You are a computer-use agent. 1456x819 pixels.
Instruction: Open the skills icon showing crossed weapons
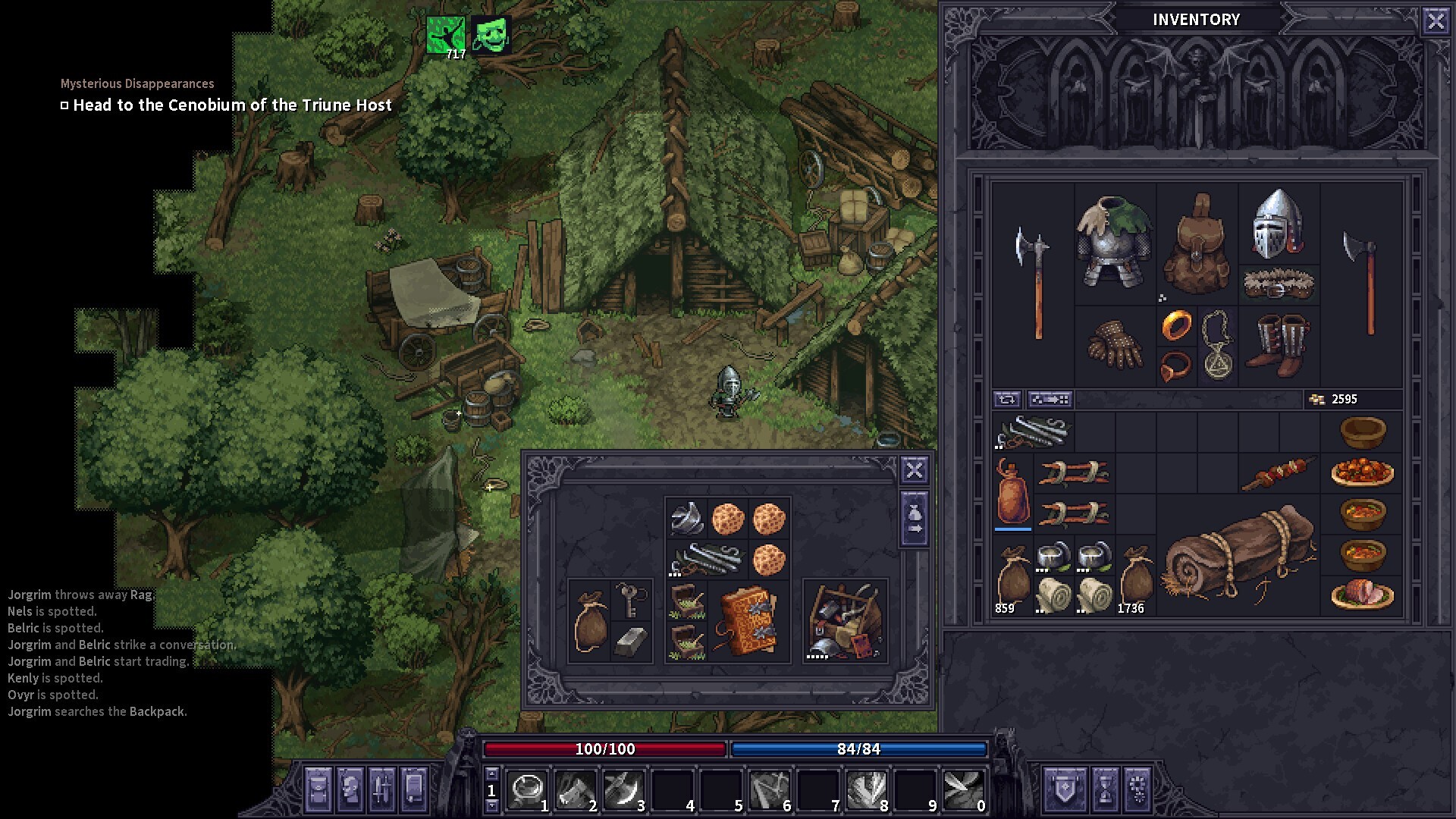tap(382, 789)
